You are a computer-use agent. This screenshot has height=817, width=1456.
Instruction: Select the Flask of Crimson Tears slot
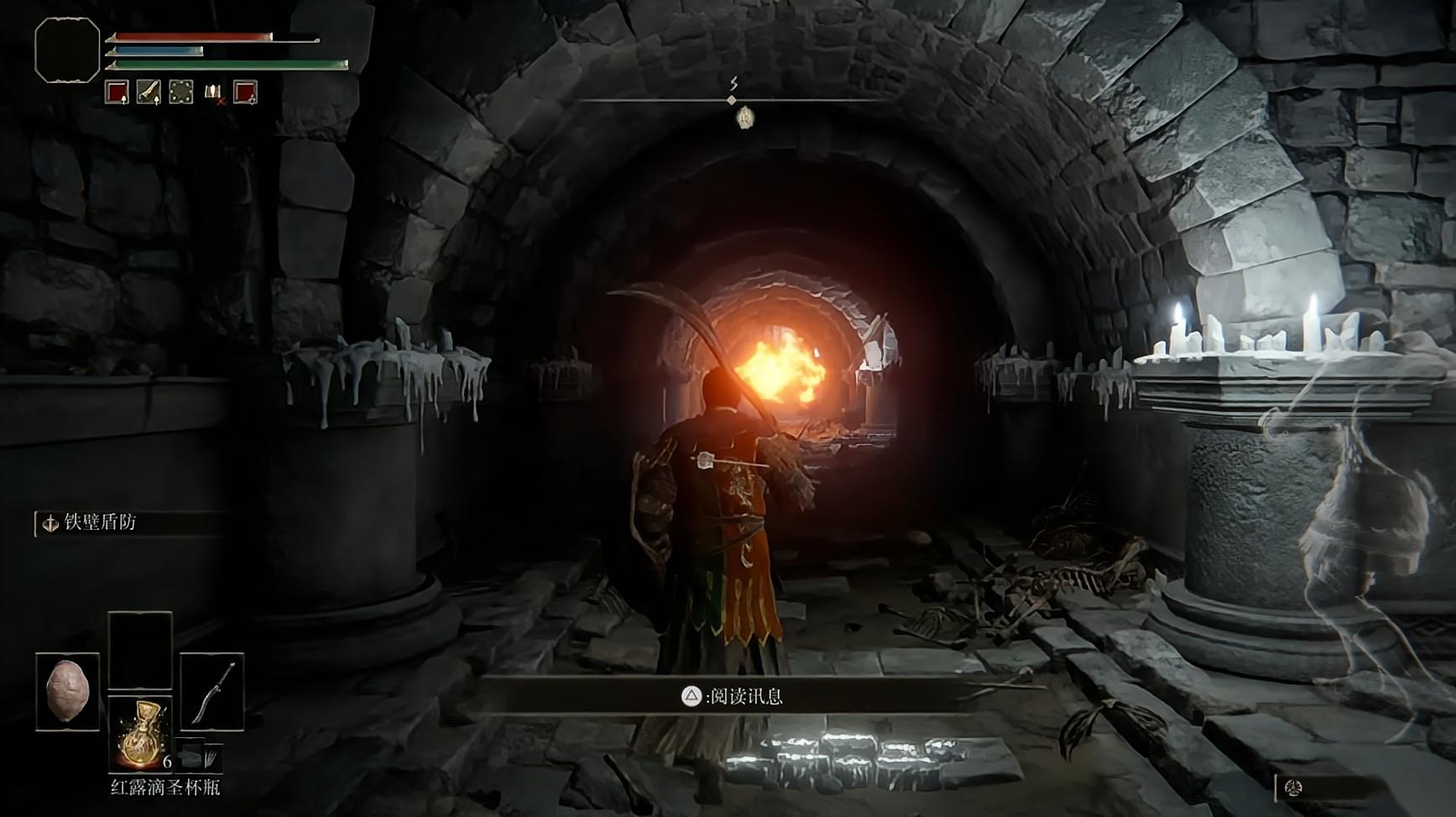pyautogui.click(x=140, y=732)
